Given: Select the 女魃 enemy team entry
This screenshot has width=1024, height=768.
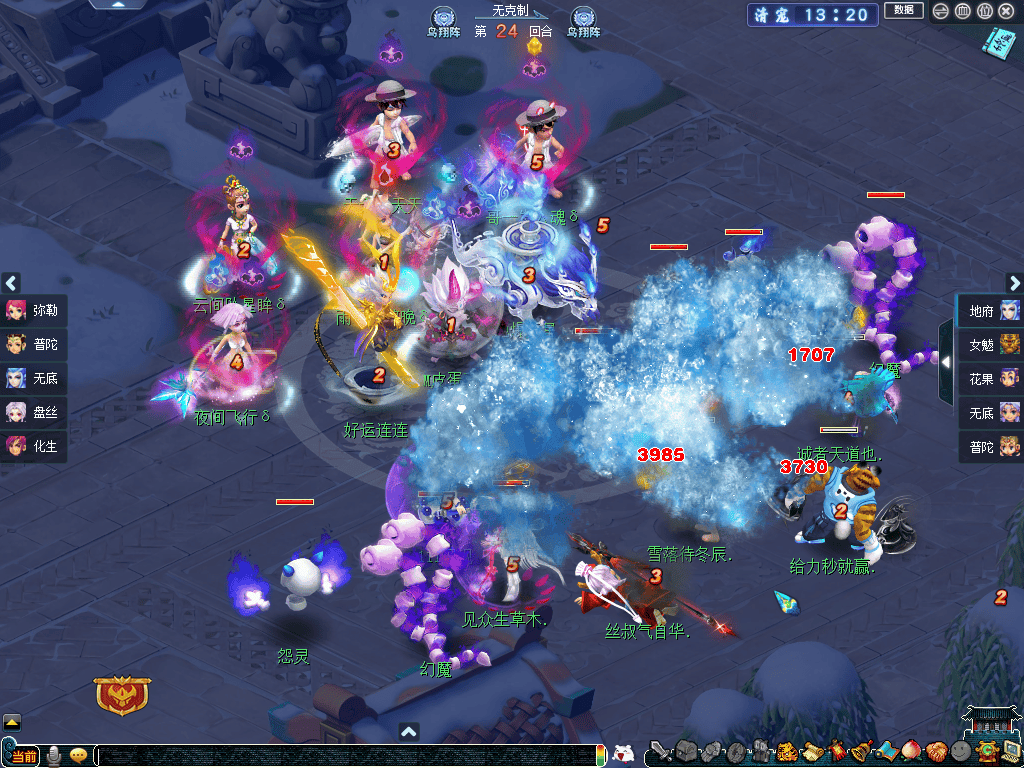Looking at the screenshot, I should [x=992, y=345].
